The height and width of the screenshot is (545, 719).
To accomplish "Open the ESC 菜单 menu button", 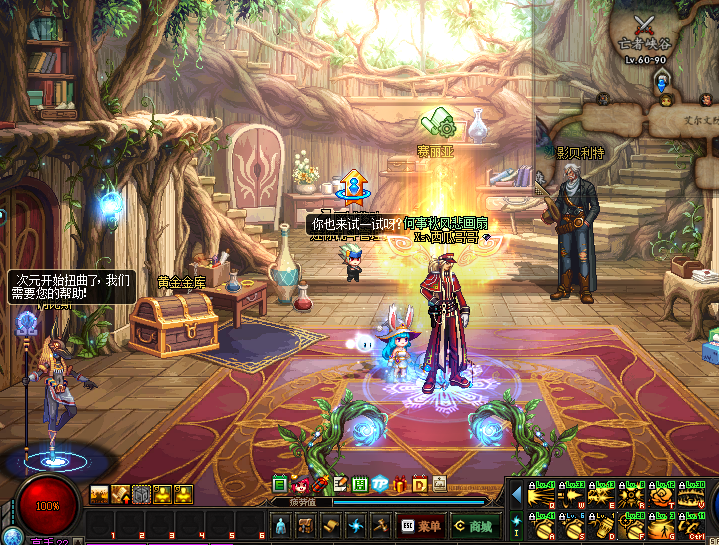I will tap(420, 525).
